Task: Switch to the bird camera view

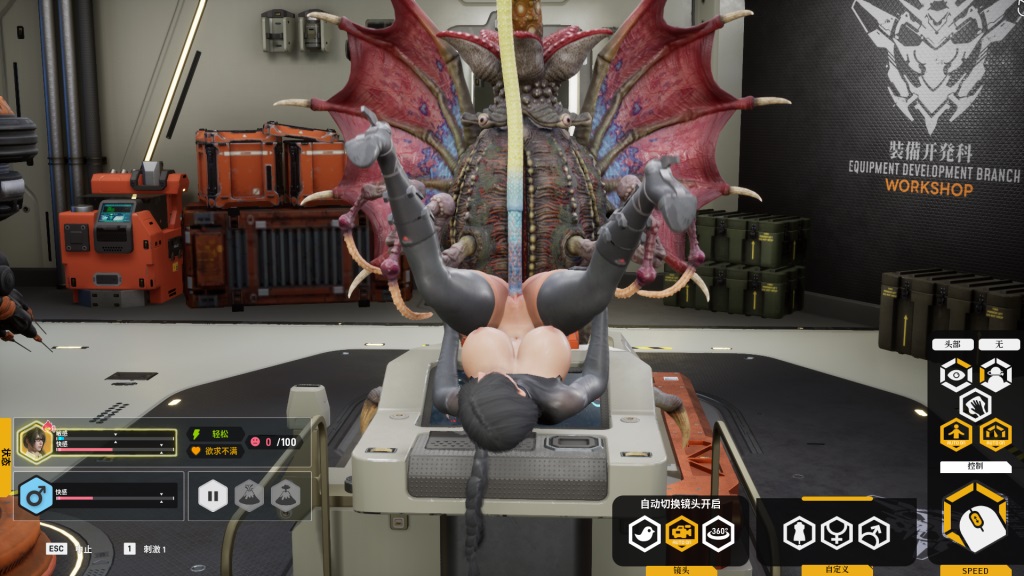Action: [644, 532]
